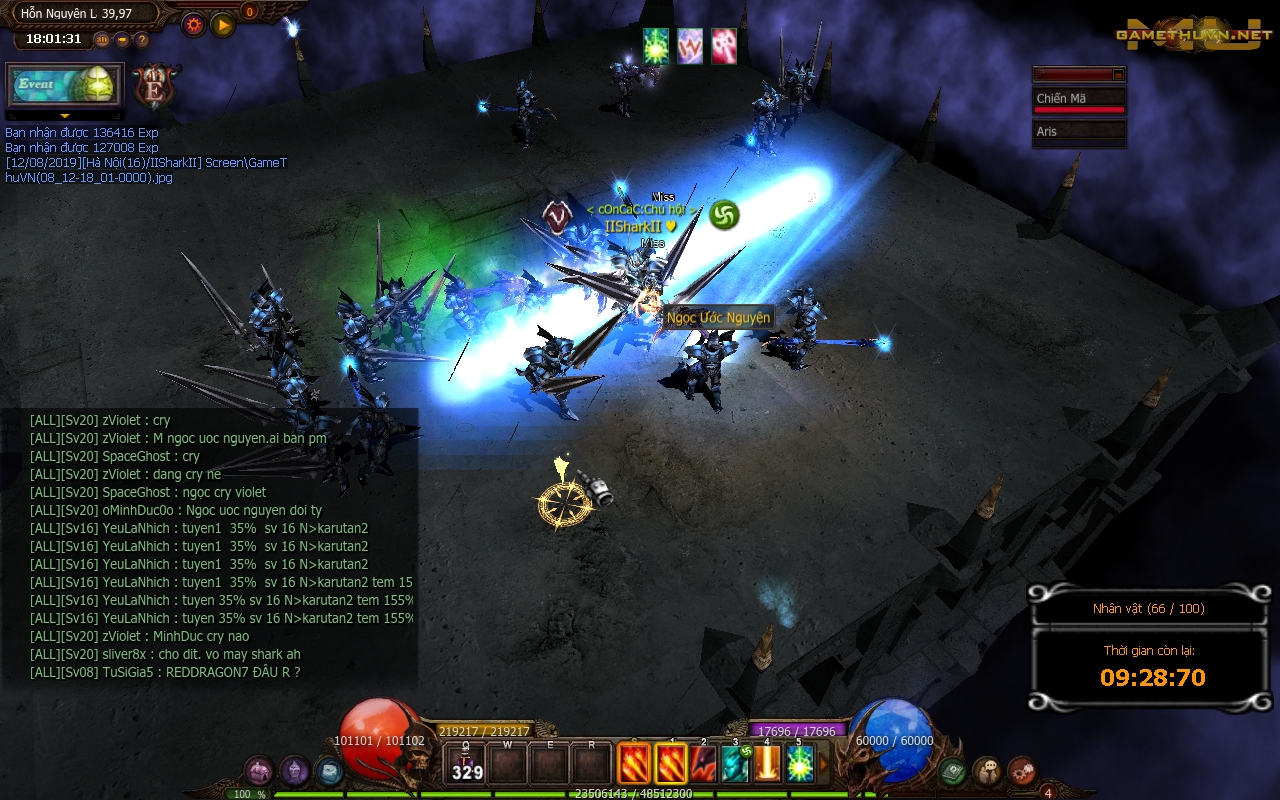
Task: Open the green book menu icon
Action: click(x=952, y=771)
